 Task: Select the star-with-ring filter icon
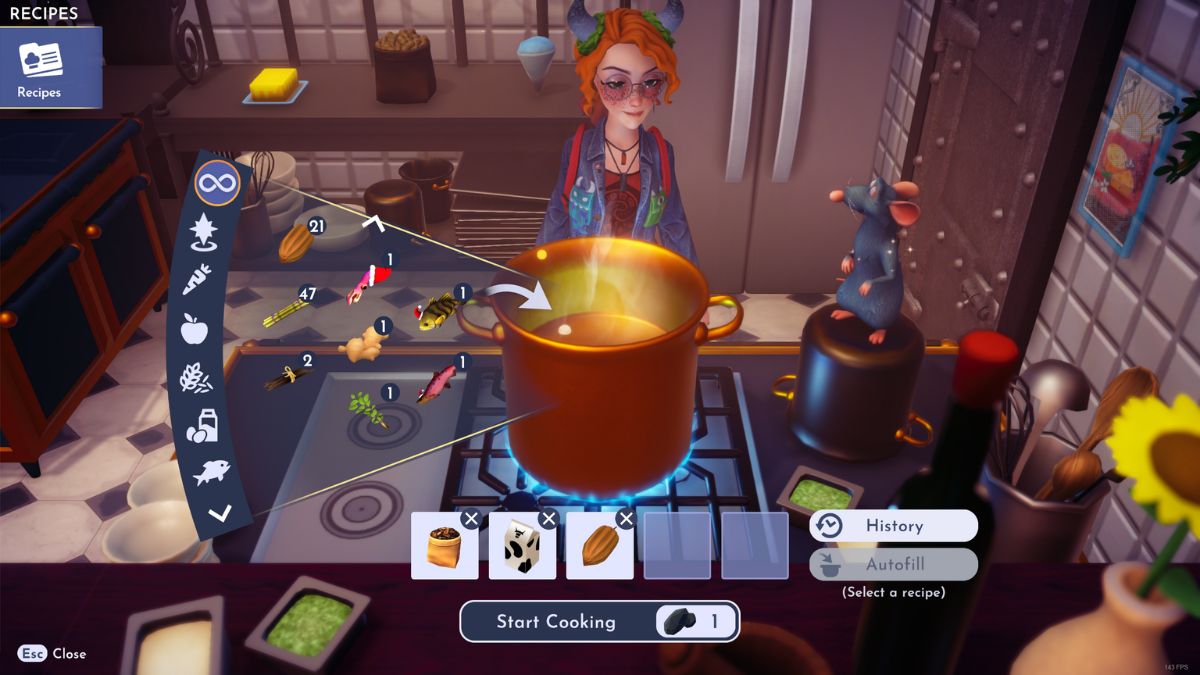pyautogui.click(x=204, y=232)
